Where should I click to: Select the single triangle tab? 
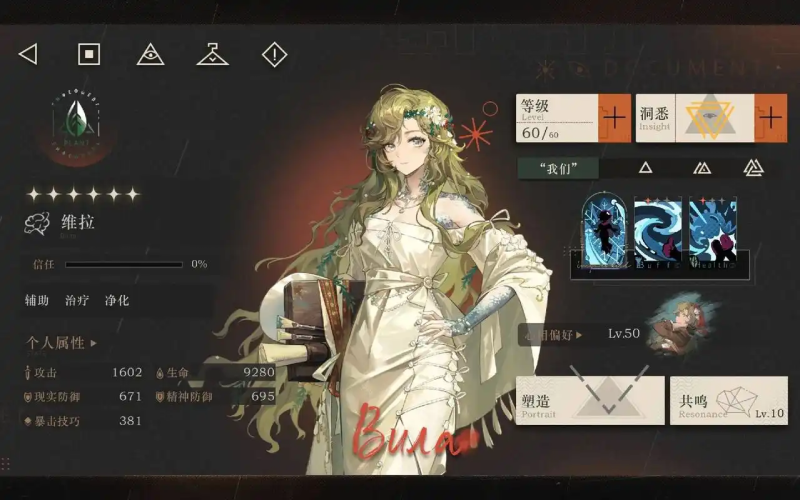(x=646, y=168)
